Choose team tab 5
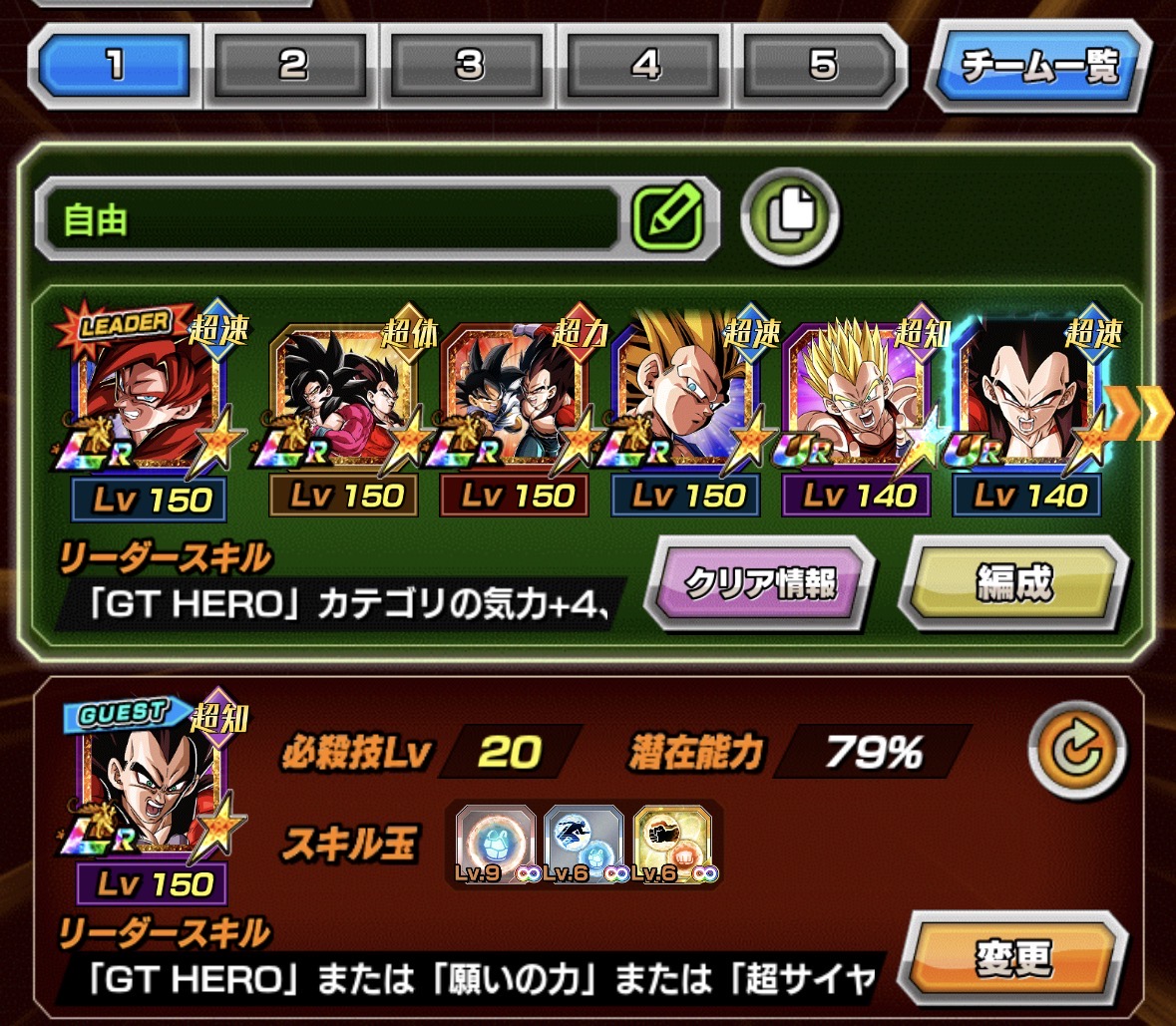Viewport: 1176px width, 1026px height. pyautogui.click(x=822, y=66)
